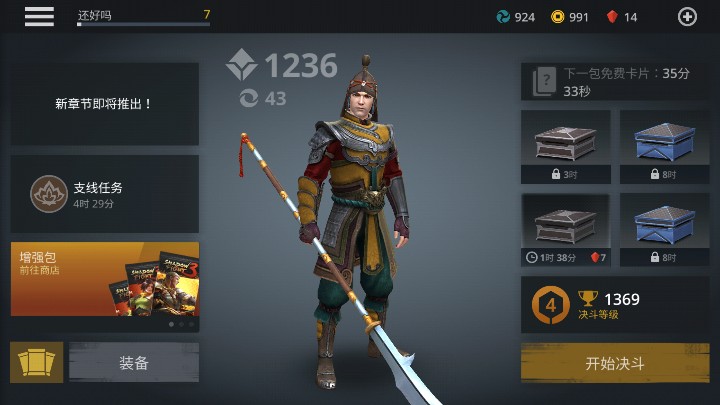
Task: Select the grey chest locked for 3时
Action: coord(566,145)
